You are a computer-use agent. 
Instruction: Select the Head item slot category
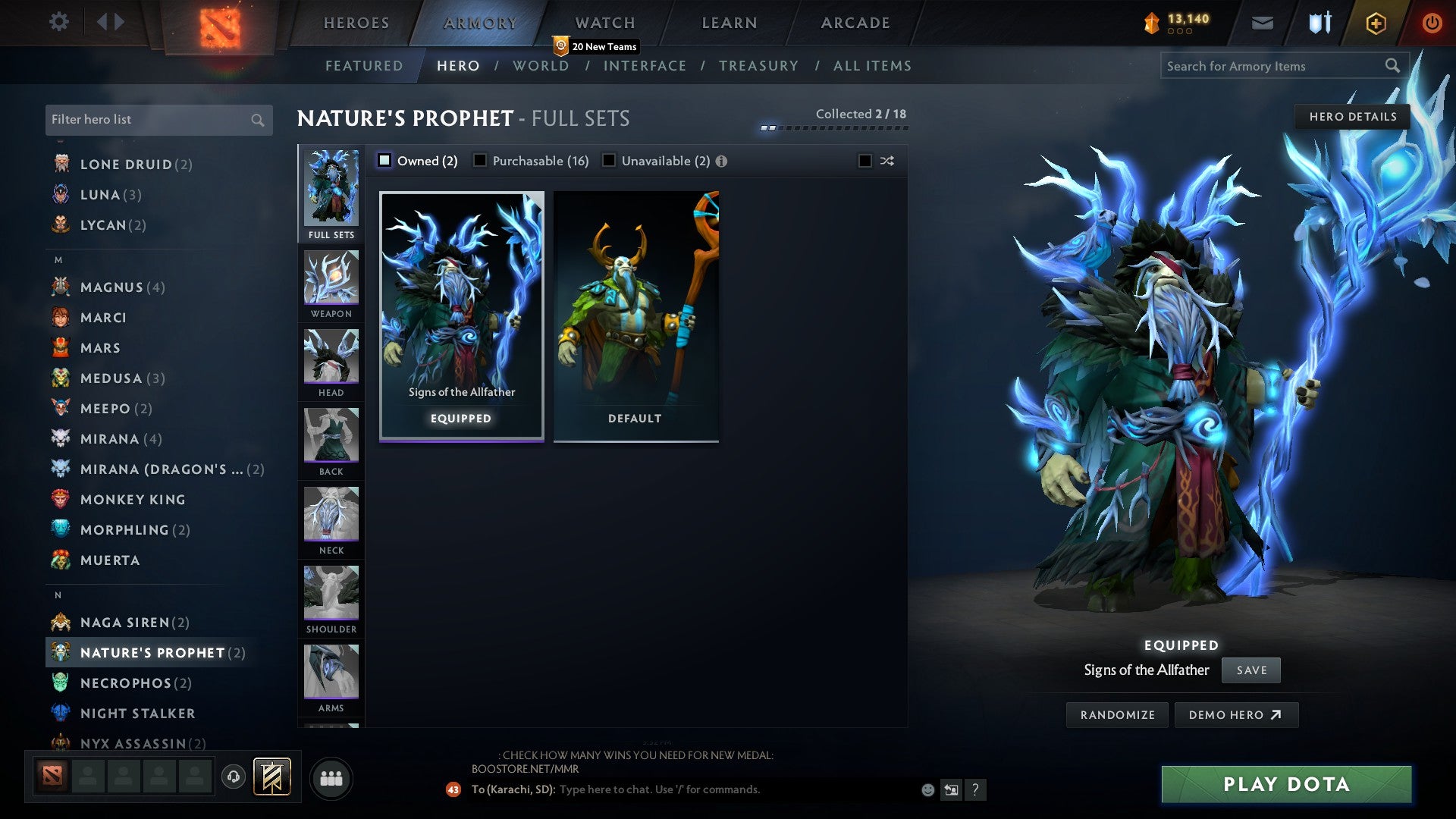click(x=331, y=358)
